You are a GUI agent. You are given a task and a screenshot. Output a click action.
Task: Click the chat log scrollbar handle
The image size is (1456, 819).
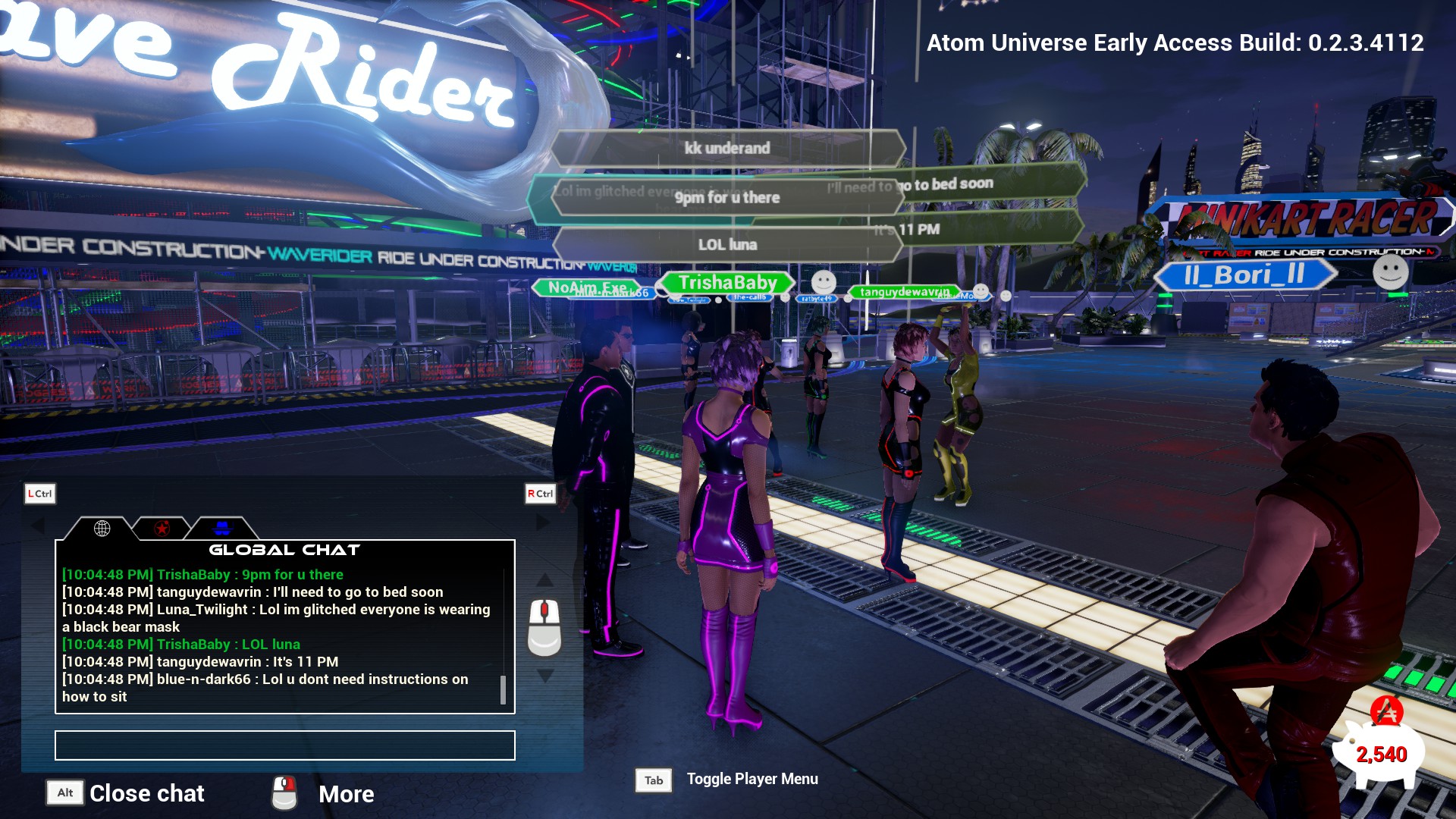[503, 689]
